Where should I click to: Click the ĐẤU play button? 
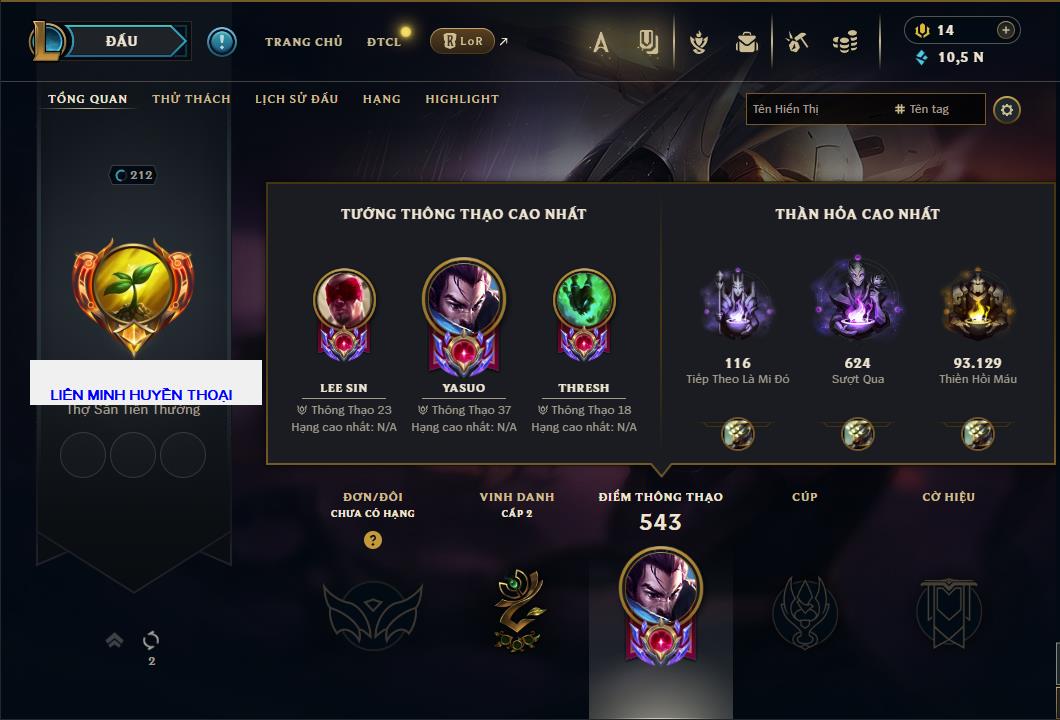pyautogui.click(x=122, y=41)
